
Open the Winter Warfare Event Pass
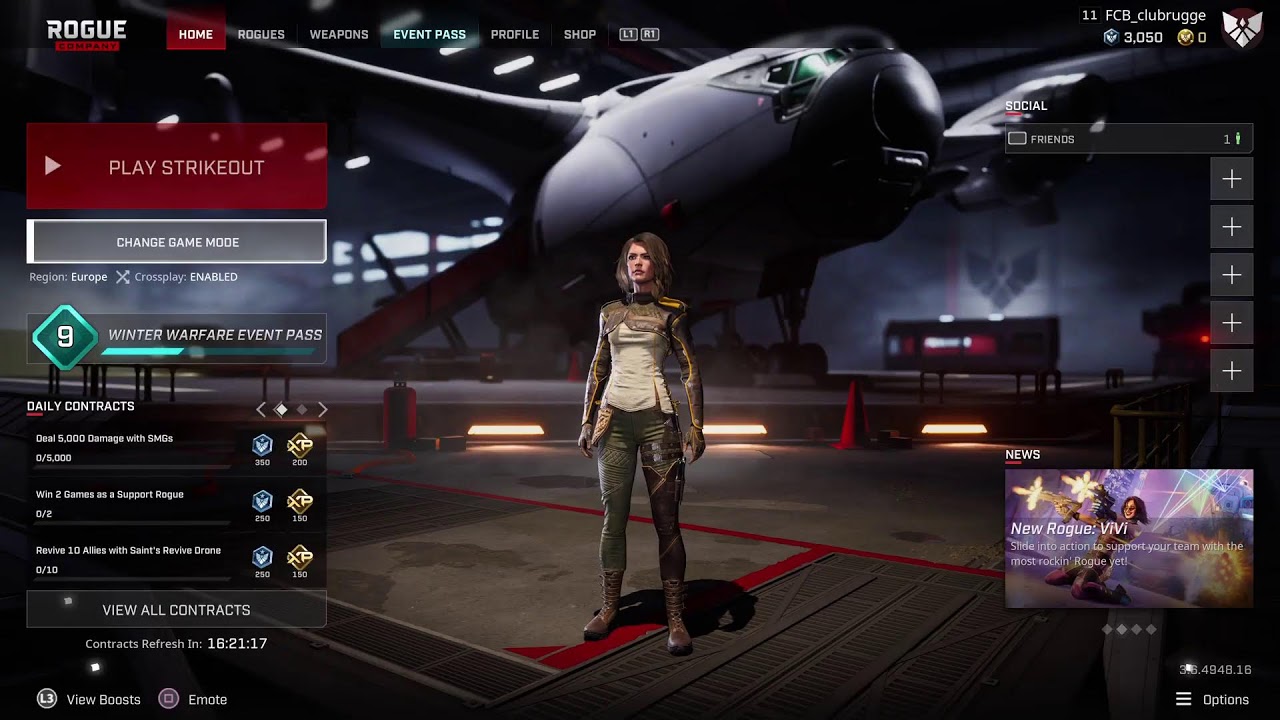176,336
